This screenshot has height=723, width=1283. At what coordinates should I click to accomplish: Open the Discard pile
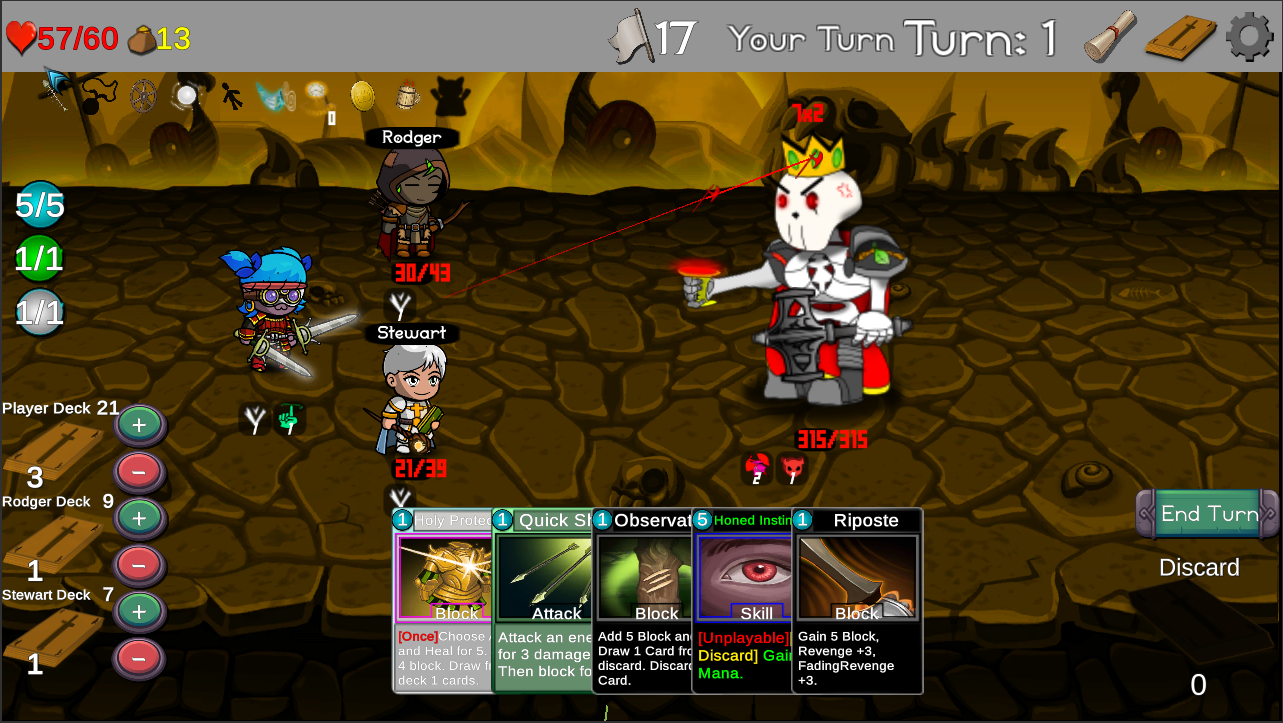1198,567
